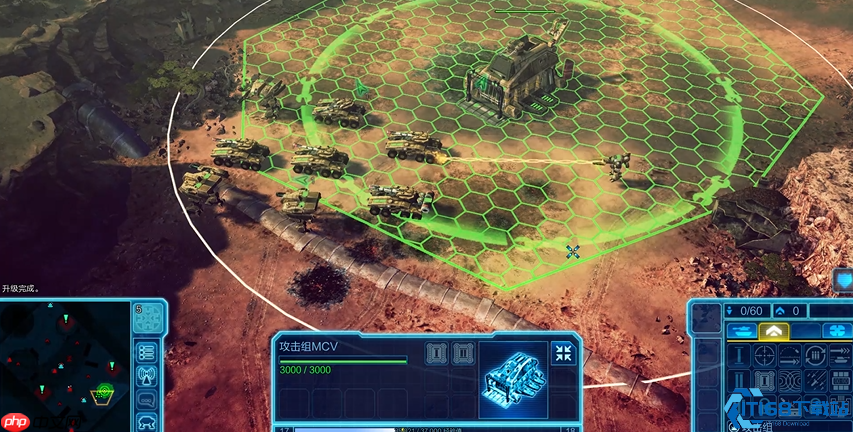Viewport: 853px width, 432px height.
Task: Switch to the yellow chevron upgrades tab
Action: (x=773, y=331)
